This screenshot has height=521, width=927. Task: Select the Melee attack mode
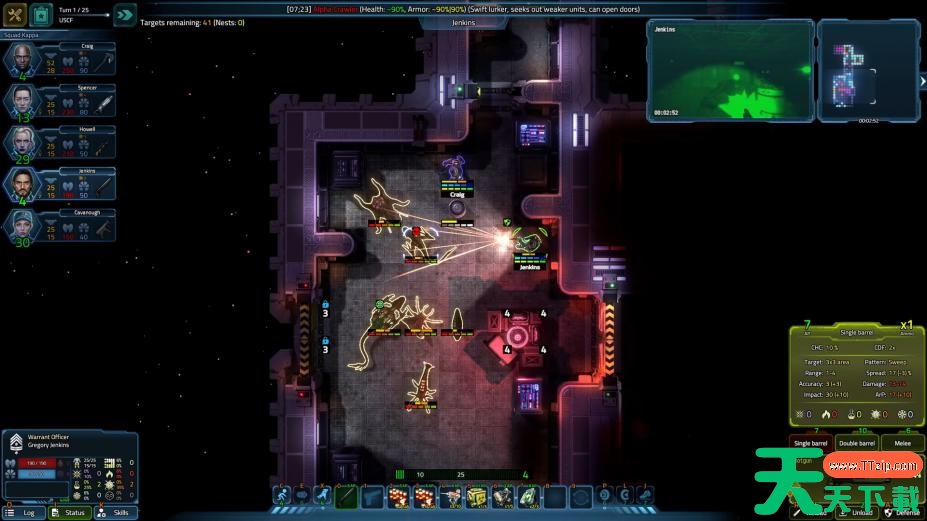point(902,443)
